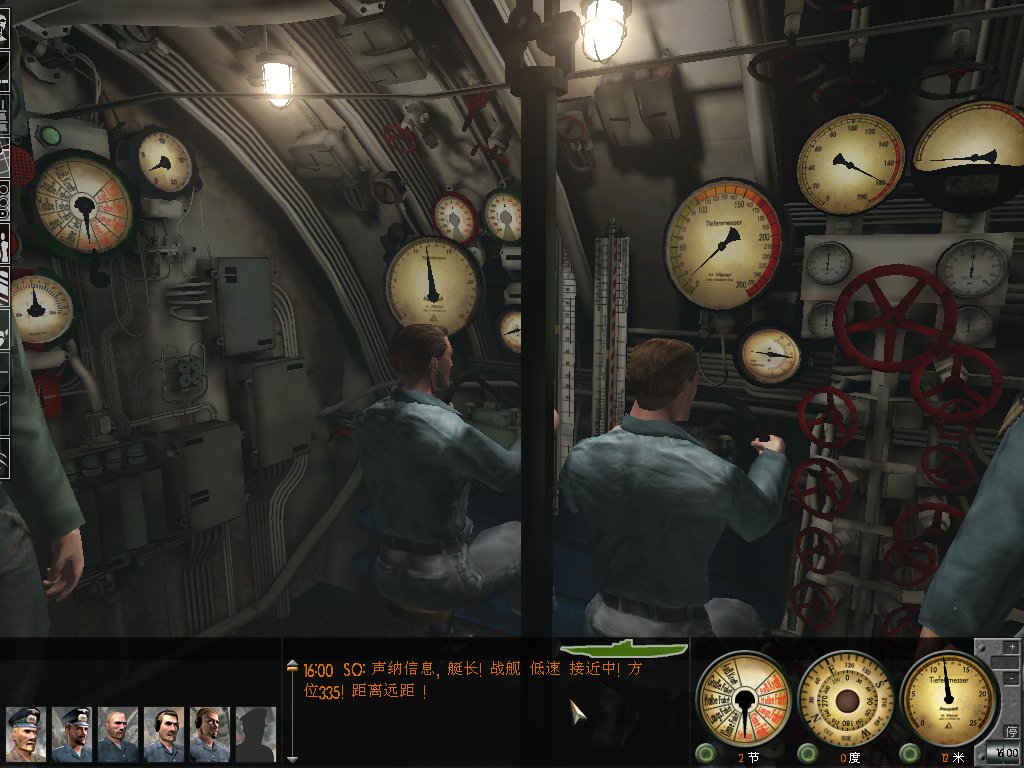Choose the bald crewman portrait
The image size is (1024, 768).
[118, 734]
